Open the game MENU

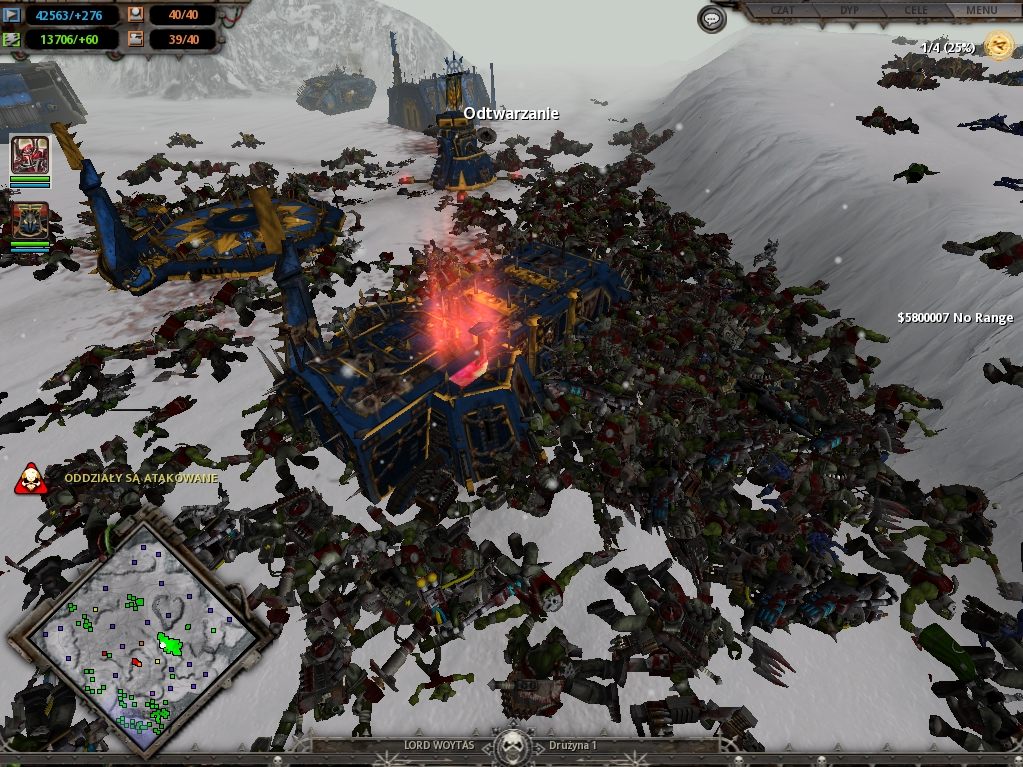tap(981, 10)
